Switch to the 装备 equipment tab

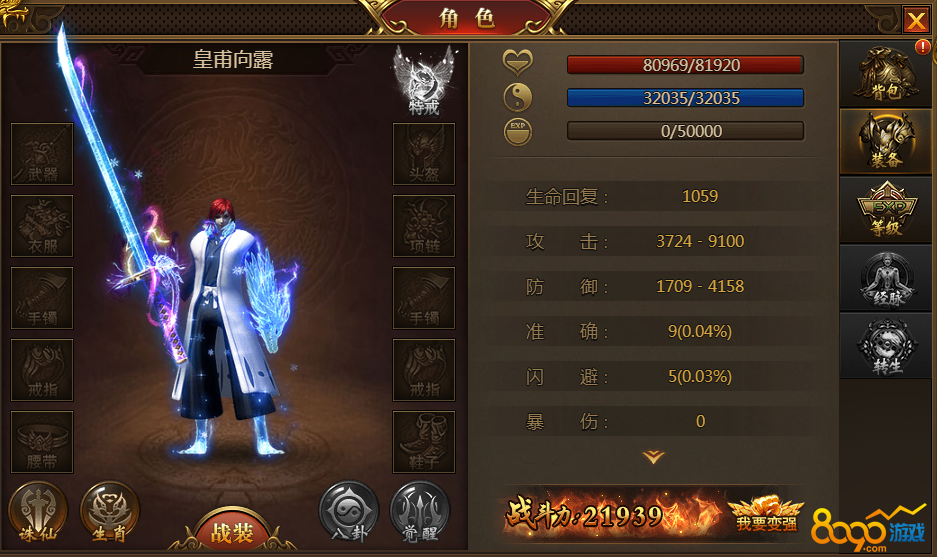pos(887,141)
